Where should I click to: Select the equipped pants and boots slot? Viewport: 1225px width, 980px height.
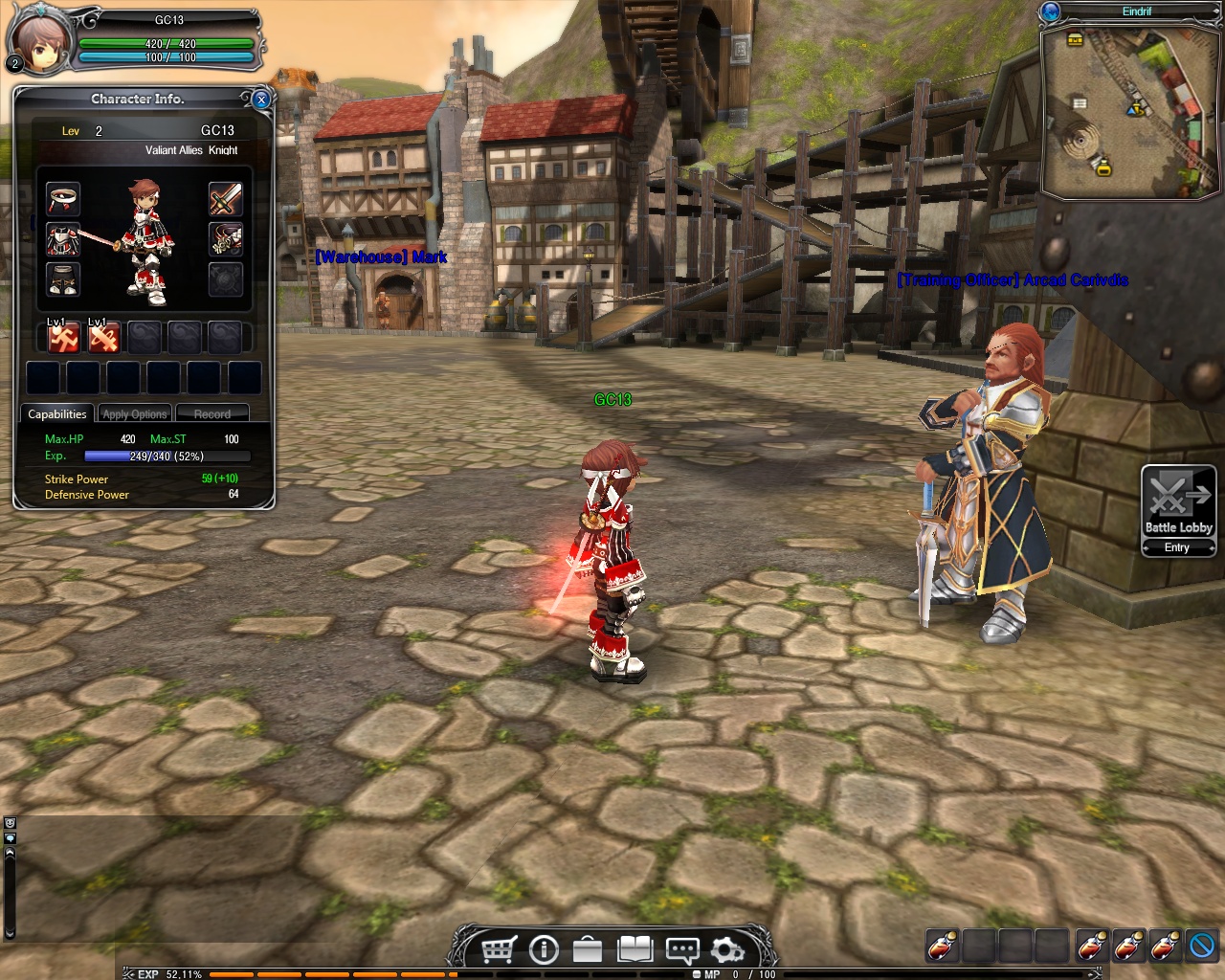tap(63, 279)
